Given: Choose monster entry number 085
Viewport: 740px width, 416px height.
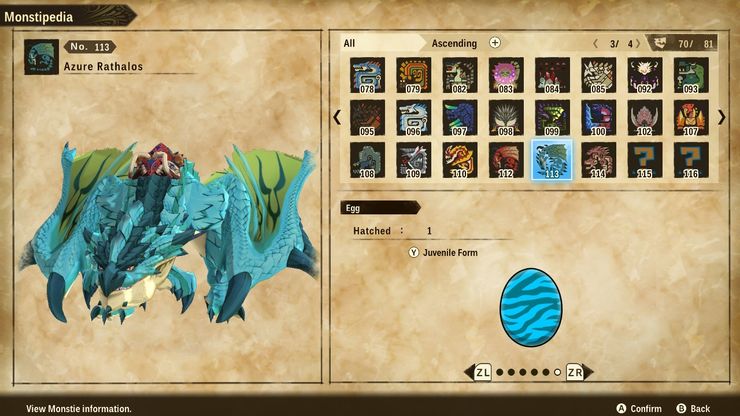Looking at the screenshot, I should click(x=598, y=75).
